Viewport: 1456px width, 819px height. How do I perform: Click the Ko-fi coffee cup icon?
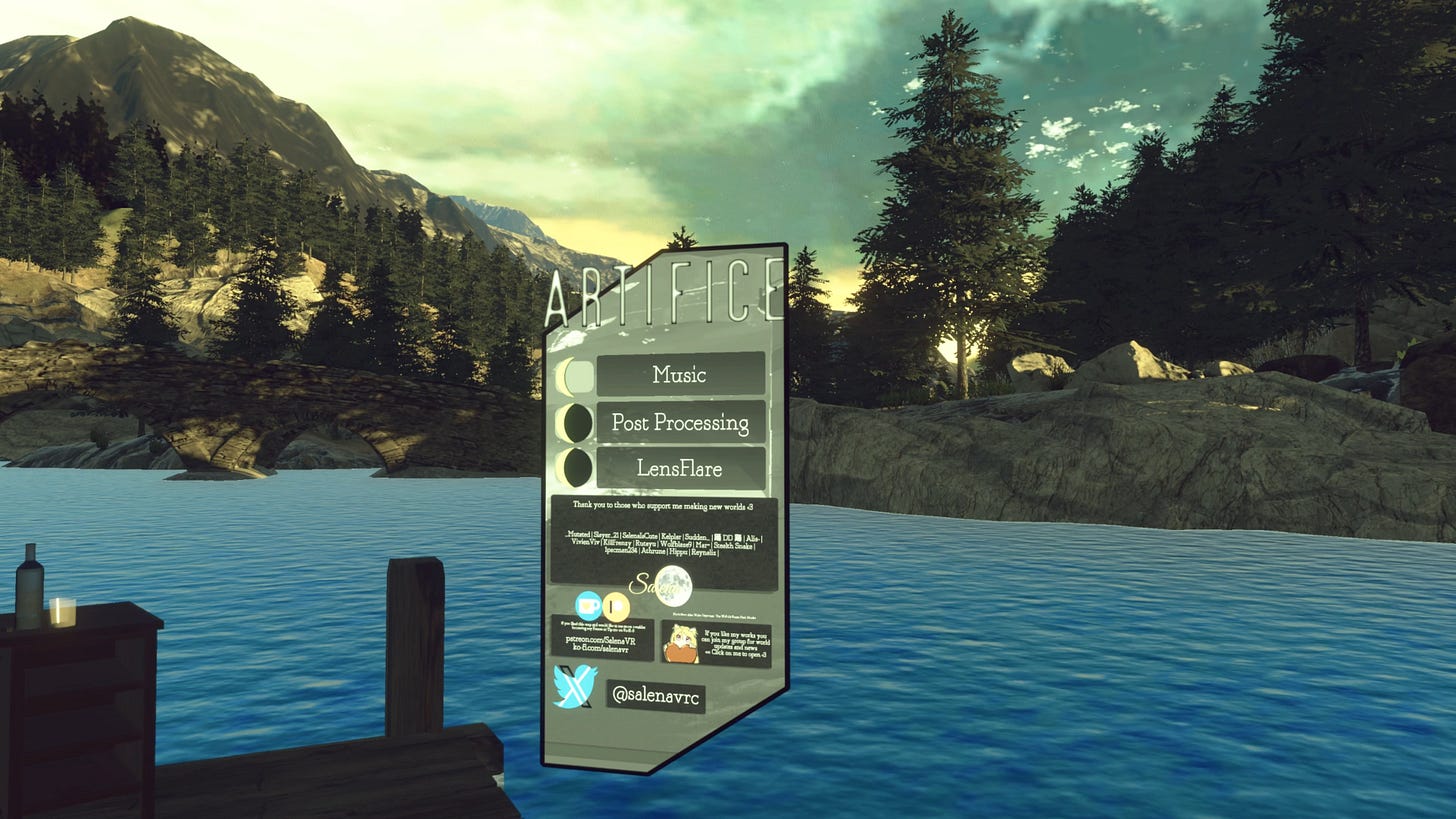[588, 607]
